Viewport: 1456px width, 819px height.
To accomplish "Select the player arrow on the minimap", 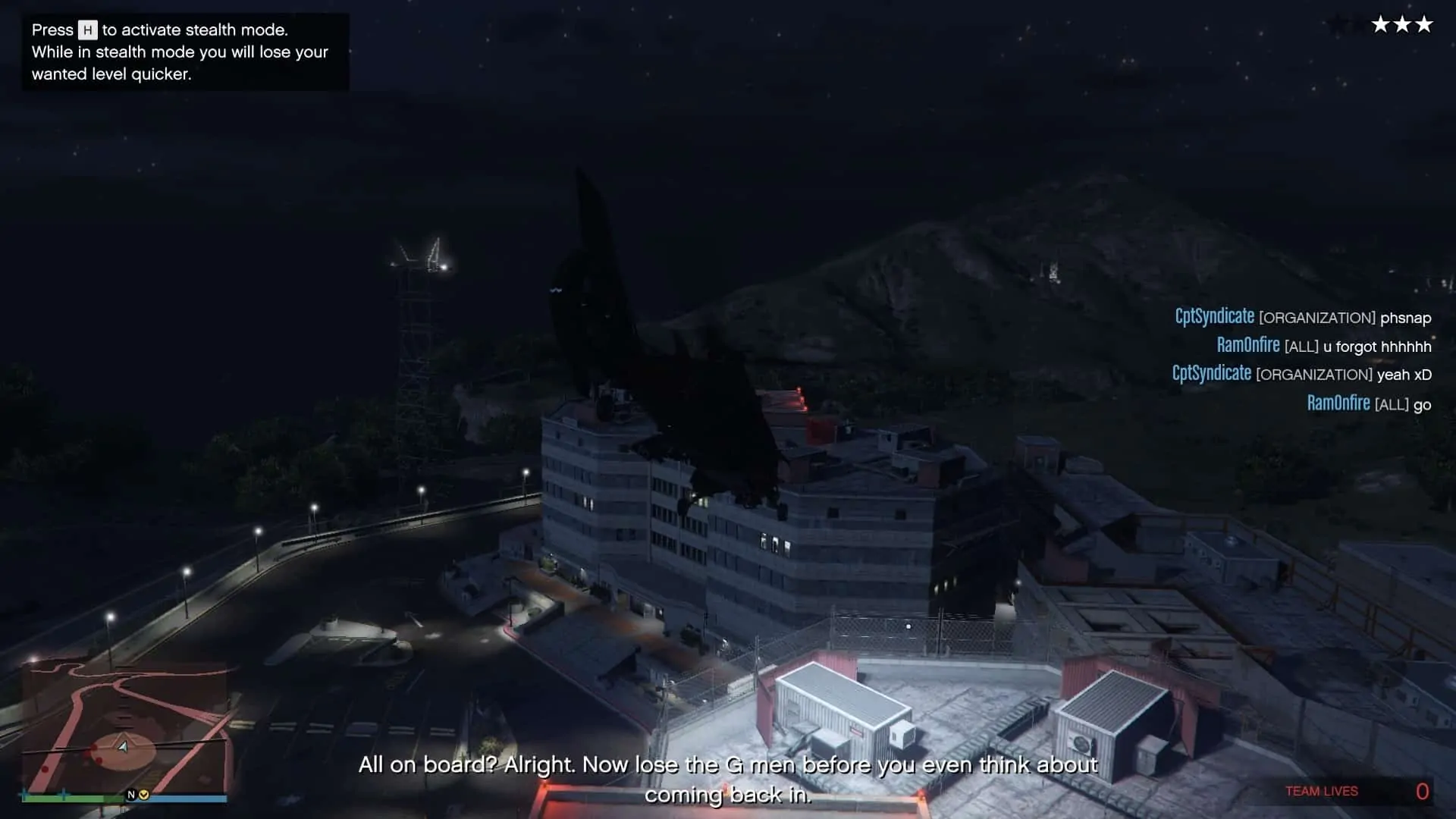I will pyautogui.click(x=123, y=747).
